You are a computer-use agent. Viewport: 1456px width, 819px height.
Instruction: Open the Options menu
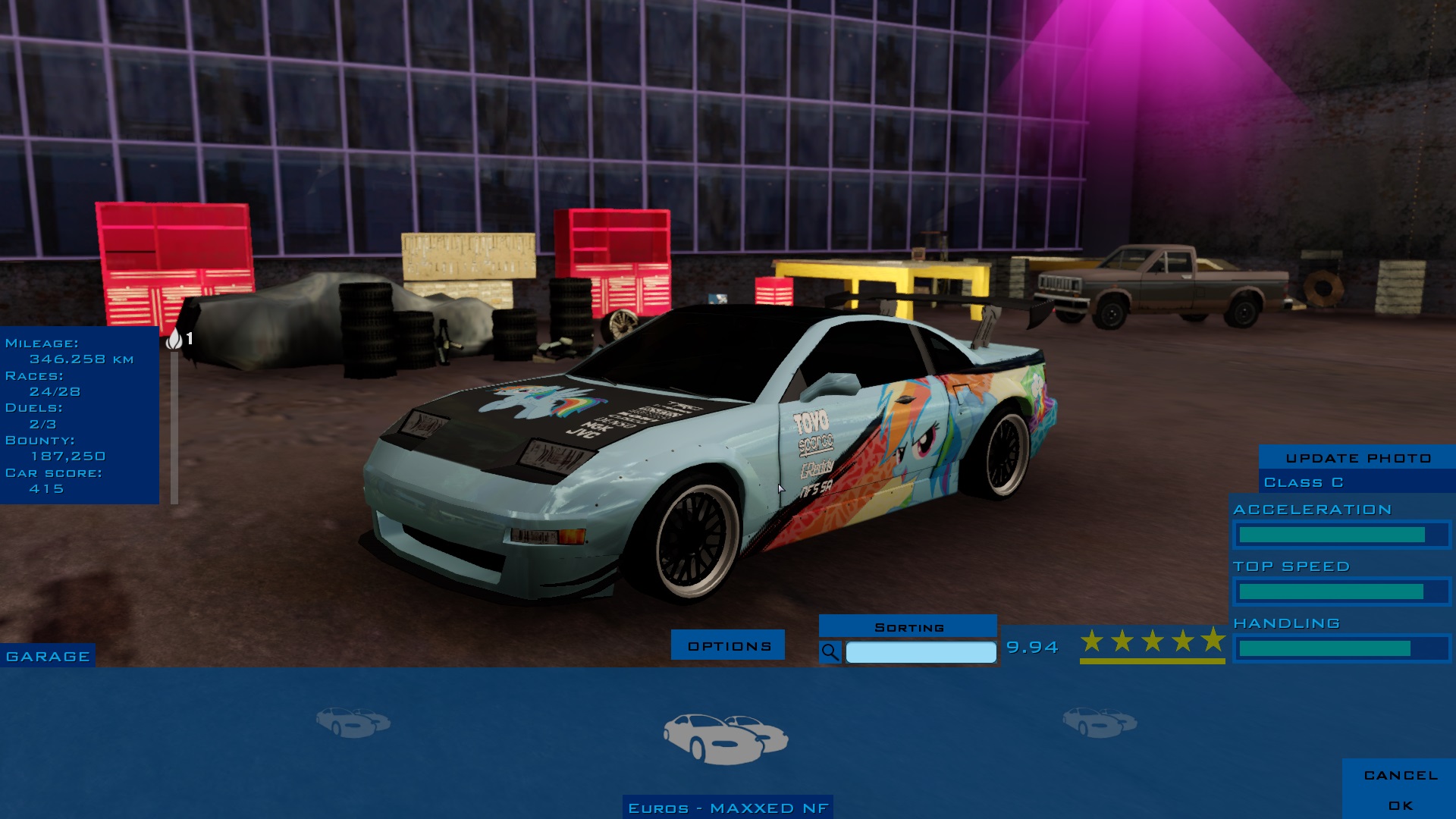tap(728, 645)
